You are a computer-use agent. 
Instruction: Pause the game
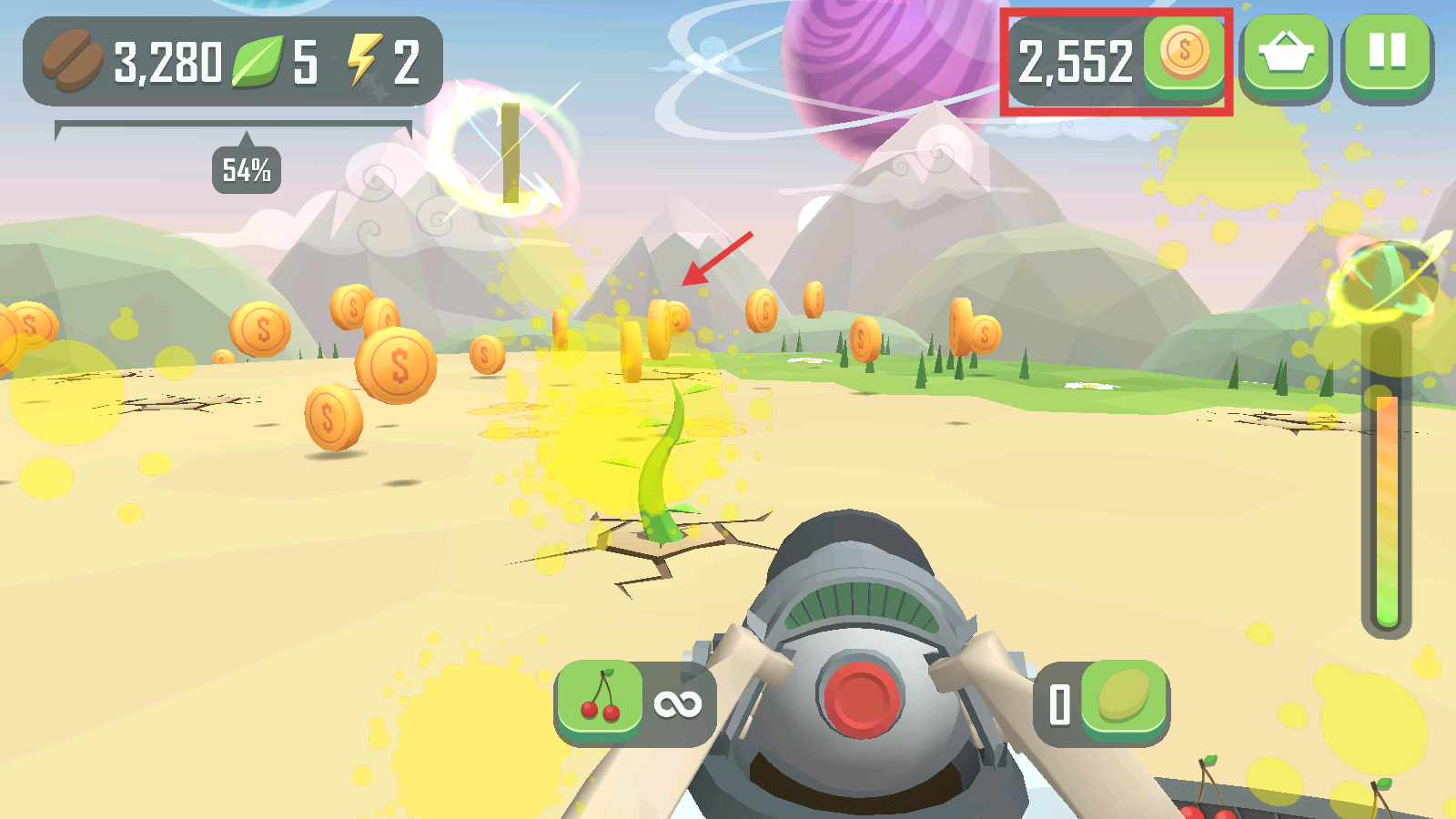pyautogui.click(x=1387, y=55)
